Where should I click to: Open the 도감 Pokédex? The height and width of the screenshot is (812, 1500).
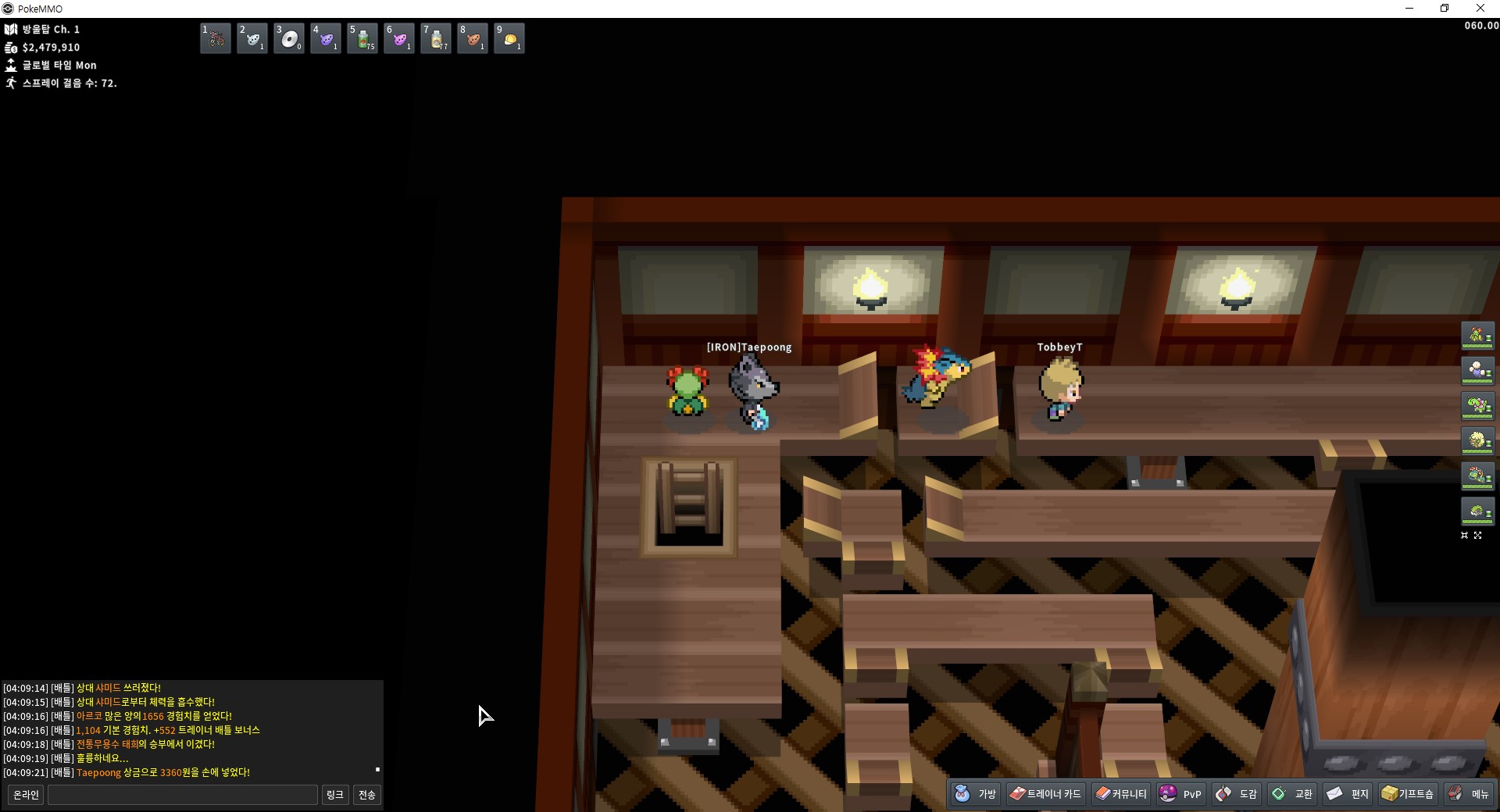point(1237,794)
